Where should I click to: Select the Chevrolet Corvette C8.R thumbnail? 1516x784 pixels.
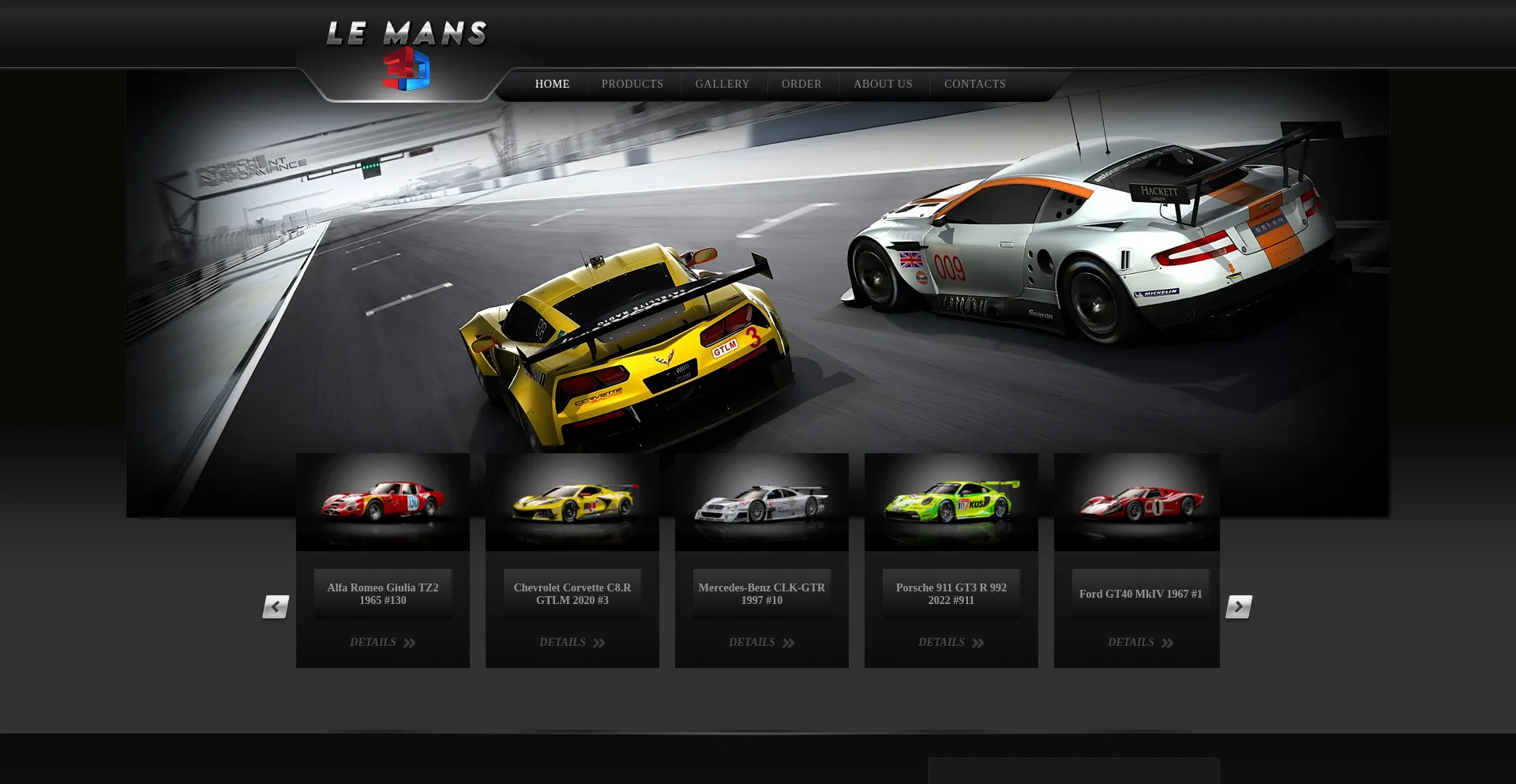click(x=572, y=502)
